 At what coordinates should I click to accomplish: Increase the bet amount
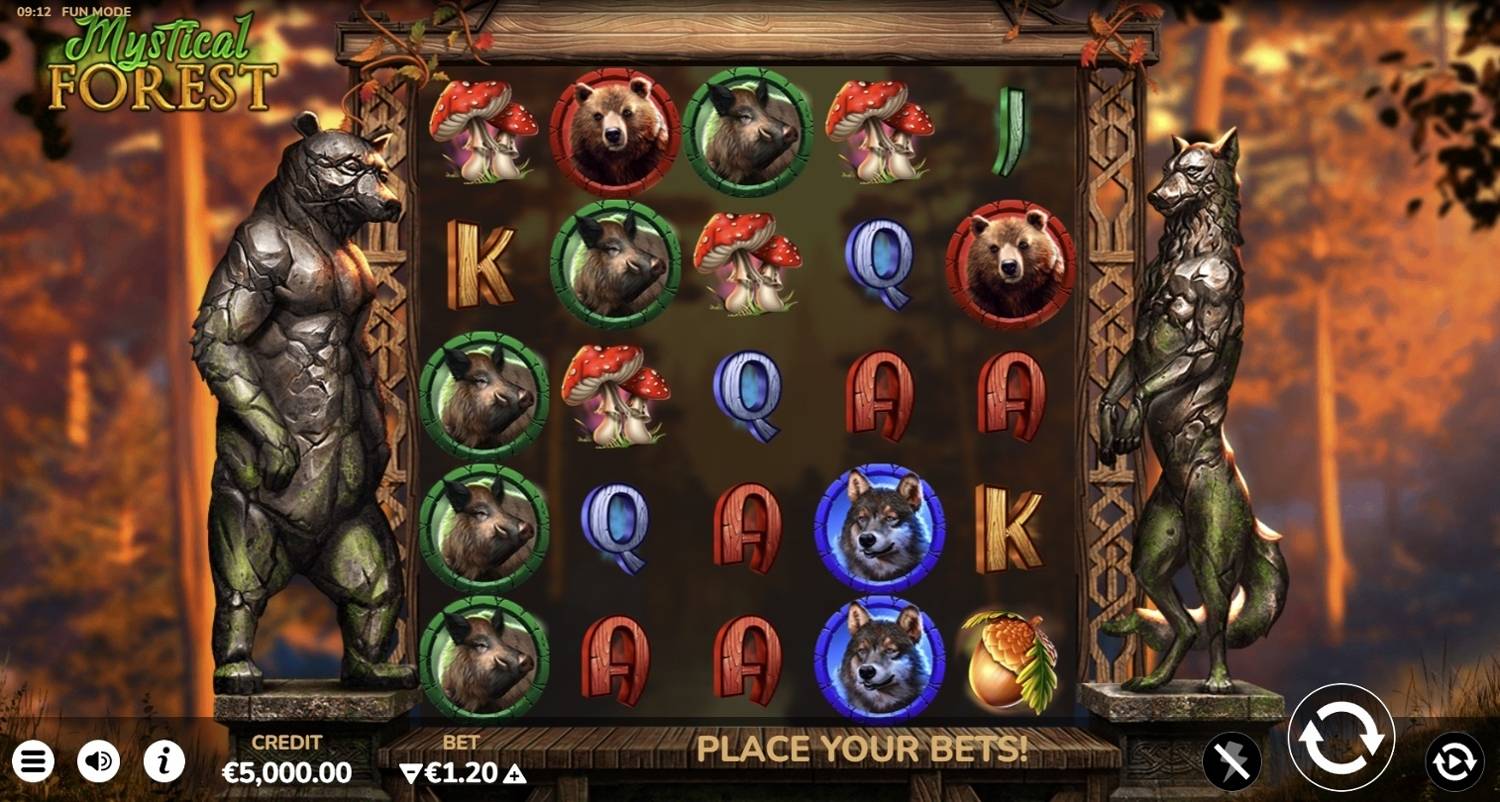515,773
